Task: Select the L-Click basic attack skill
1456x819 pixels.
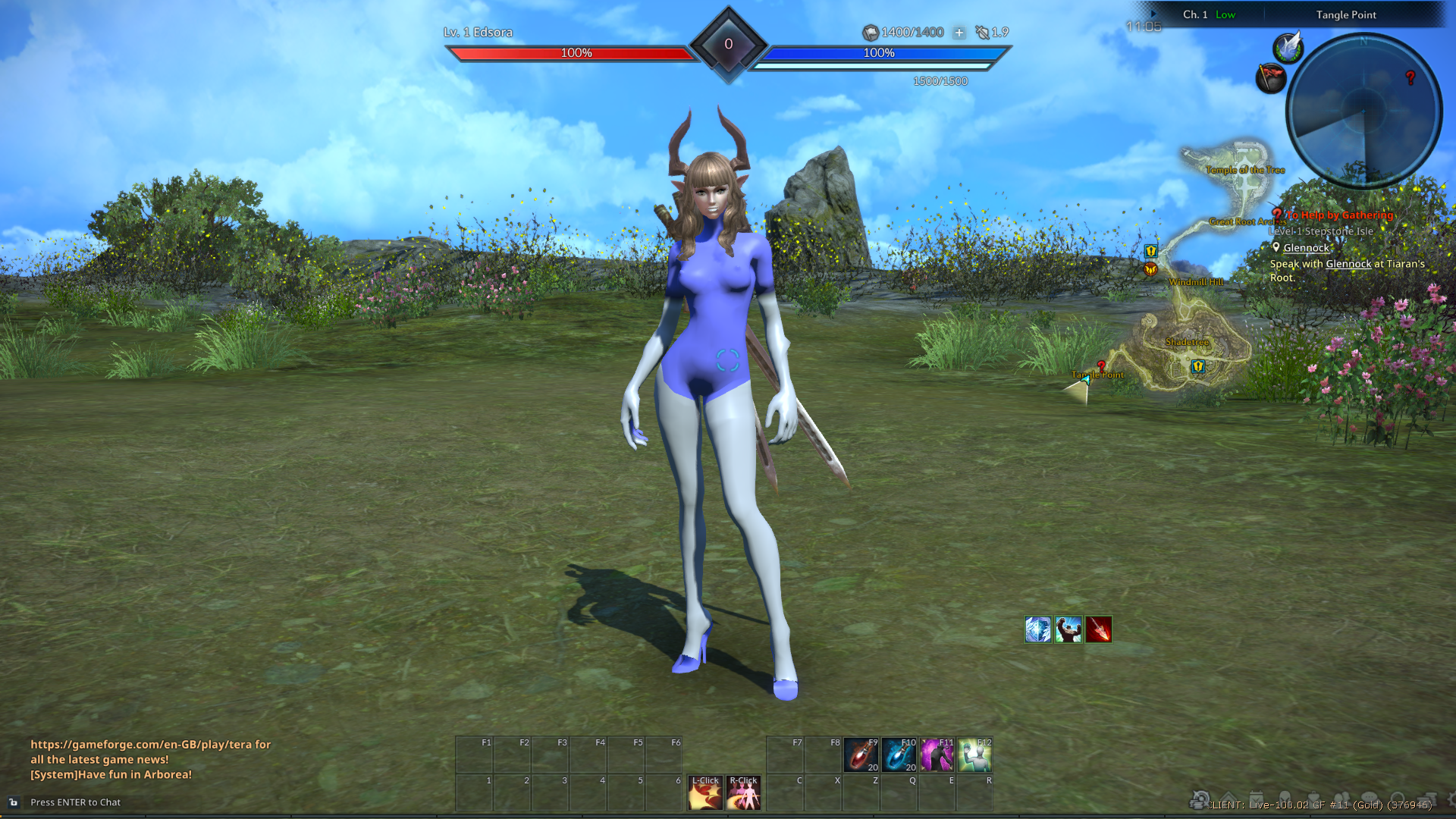Action: pos(705,793)
